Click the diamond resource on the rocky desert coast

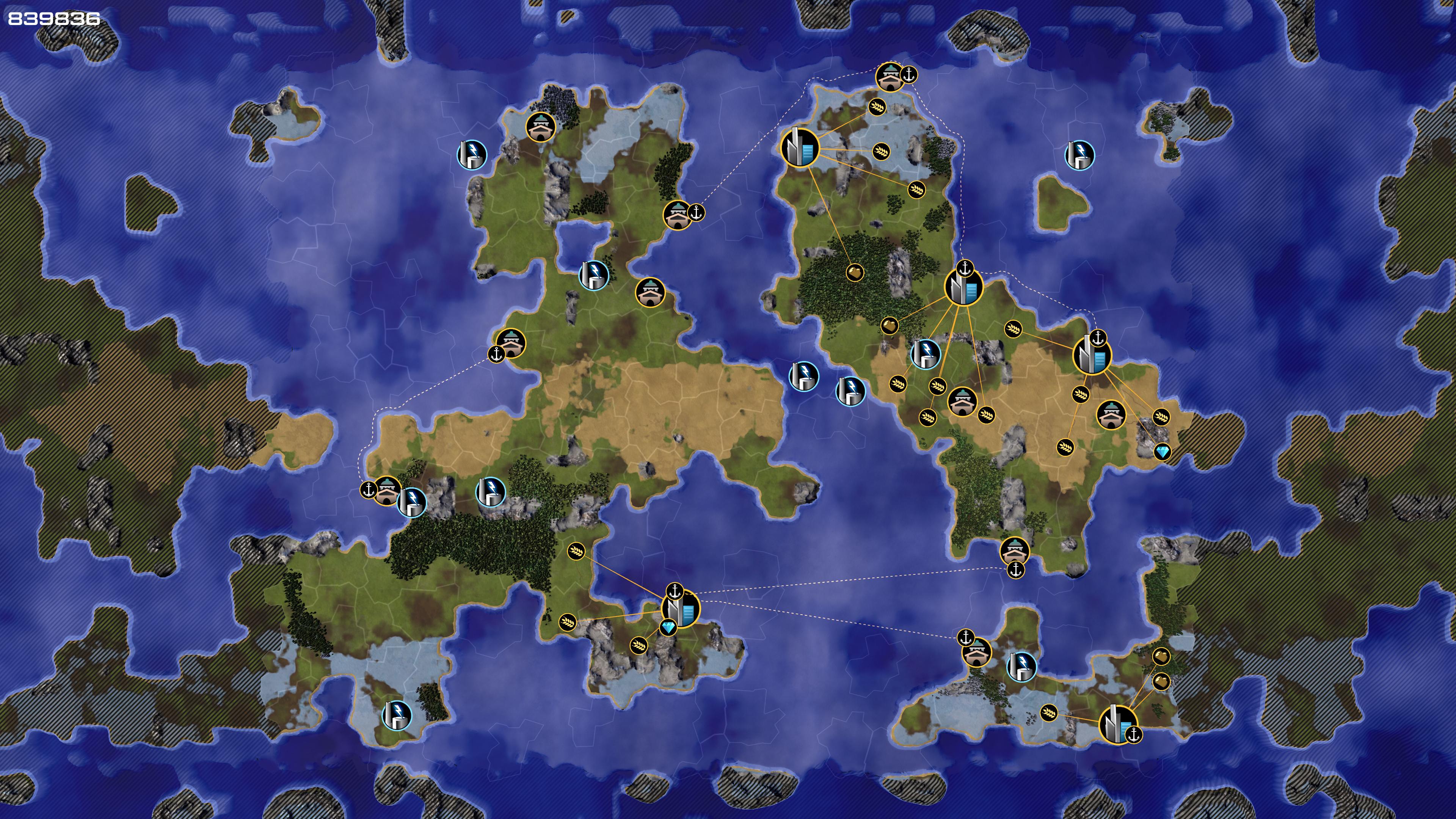click(x=1162, y=452)
